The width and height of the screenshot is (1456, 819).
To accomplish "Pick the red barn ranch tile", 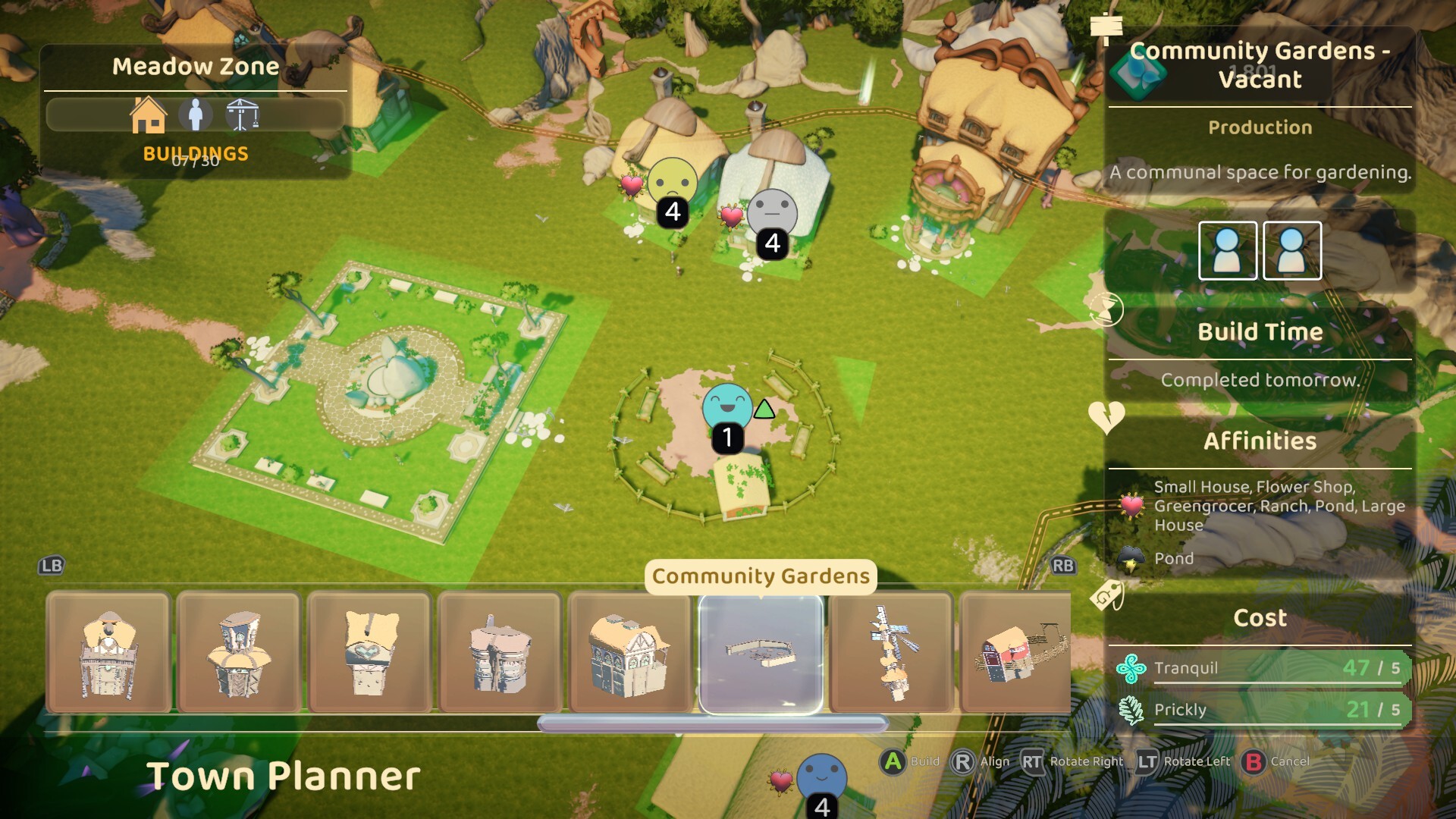I will click(1016, 654).
